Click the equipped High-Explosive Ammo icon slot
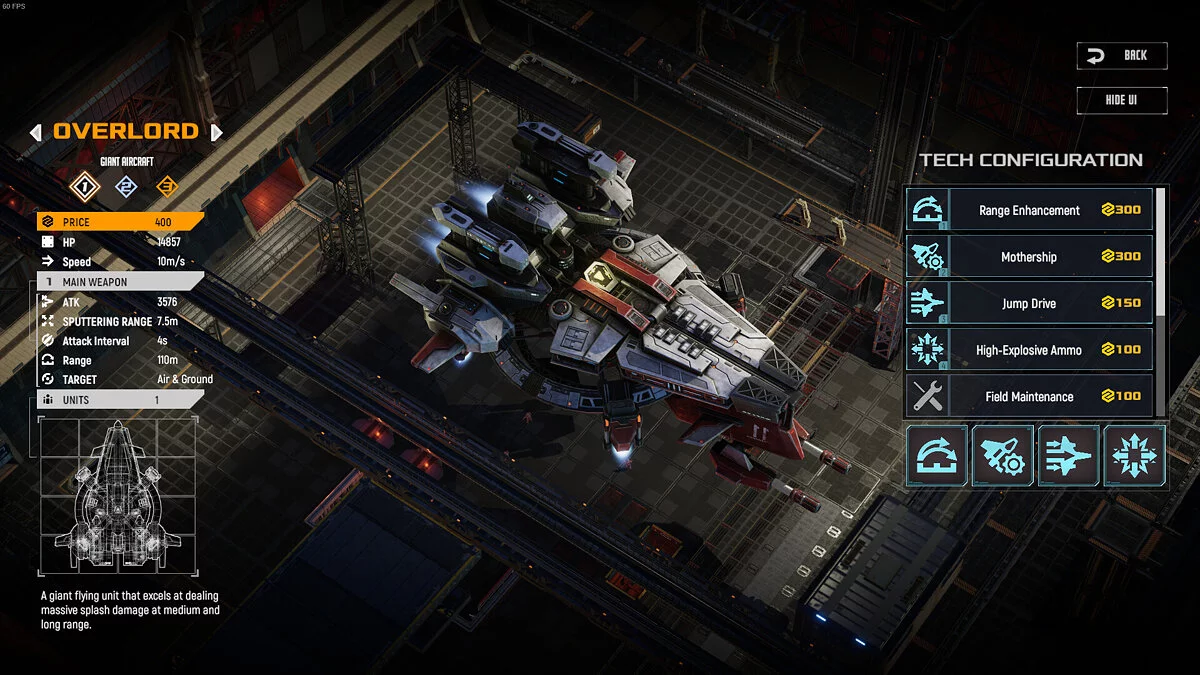Image resolution: width=1200 pixels, height=675 pixels. coord(1135,456)
